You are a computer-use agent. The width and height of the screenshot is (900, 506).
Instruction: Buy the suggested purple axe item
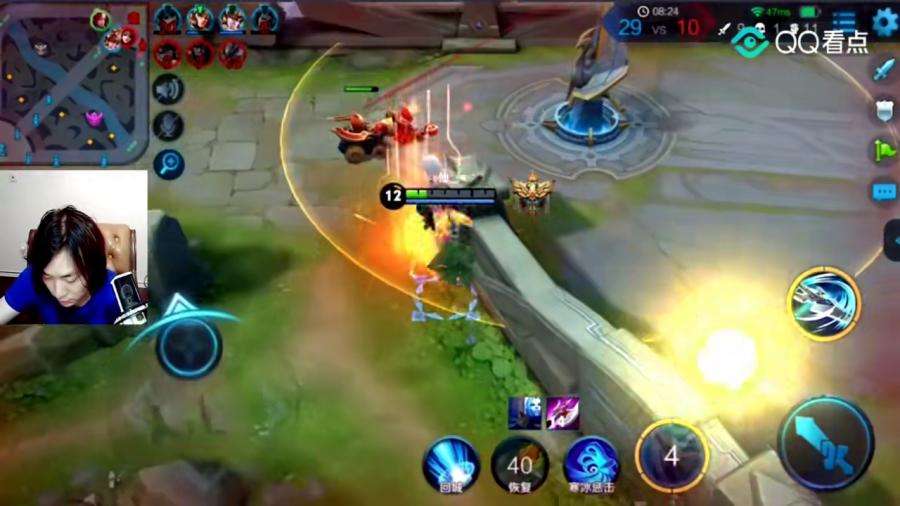[563, 412]
